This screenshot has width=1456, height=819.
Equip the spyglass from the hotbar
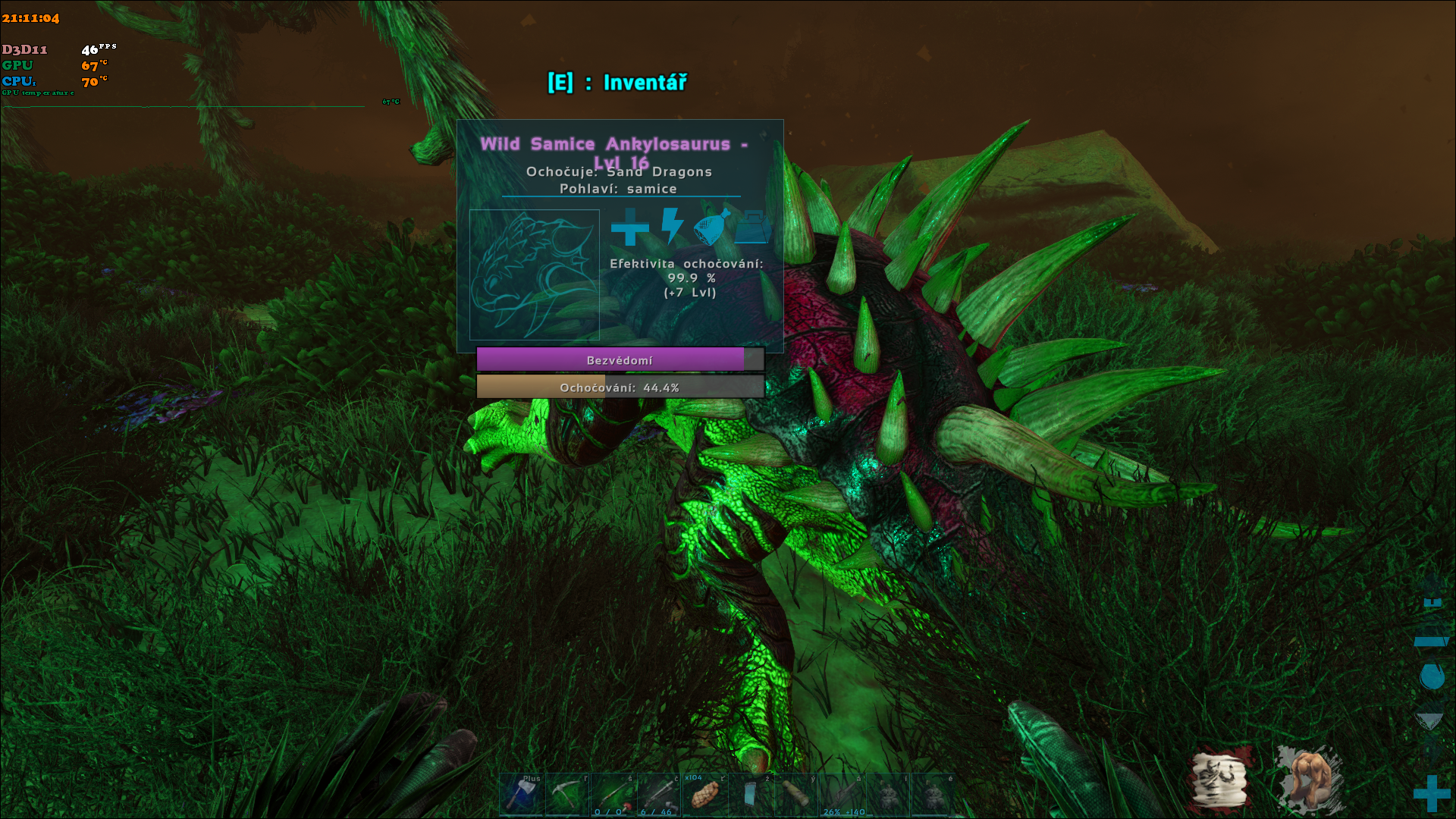[x=796, y=795]
